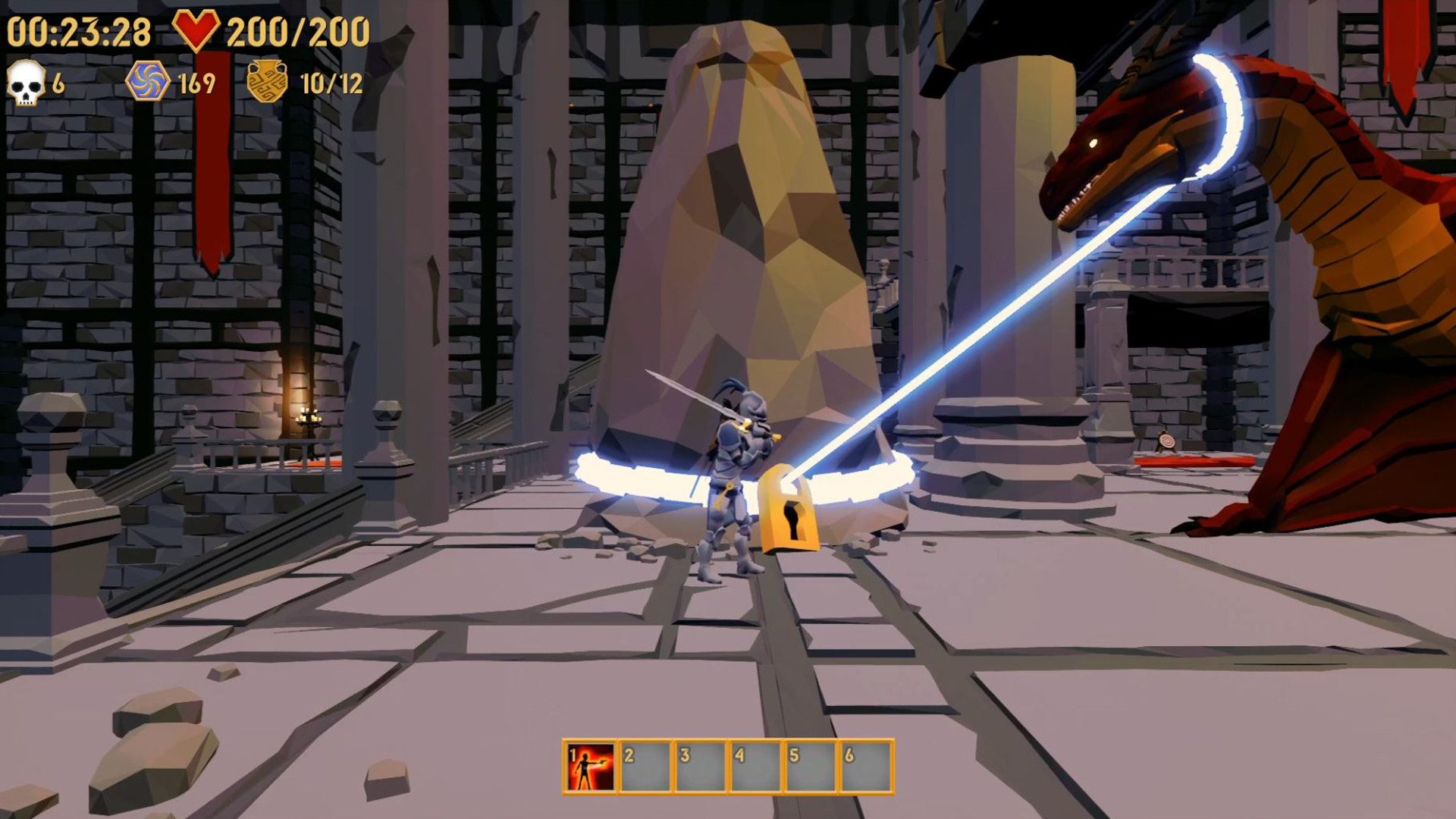Image resolution: width=1456 pixels, height=819 pixels.
Task: Click the red heart health icon
Action: tap(199, 30)
